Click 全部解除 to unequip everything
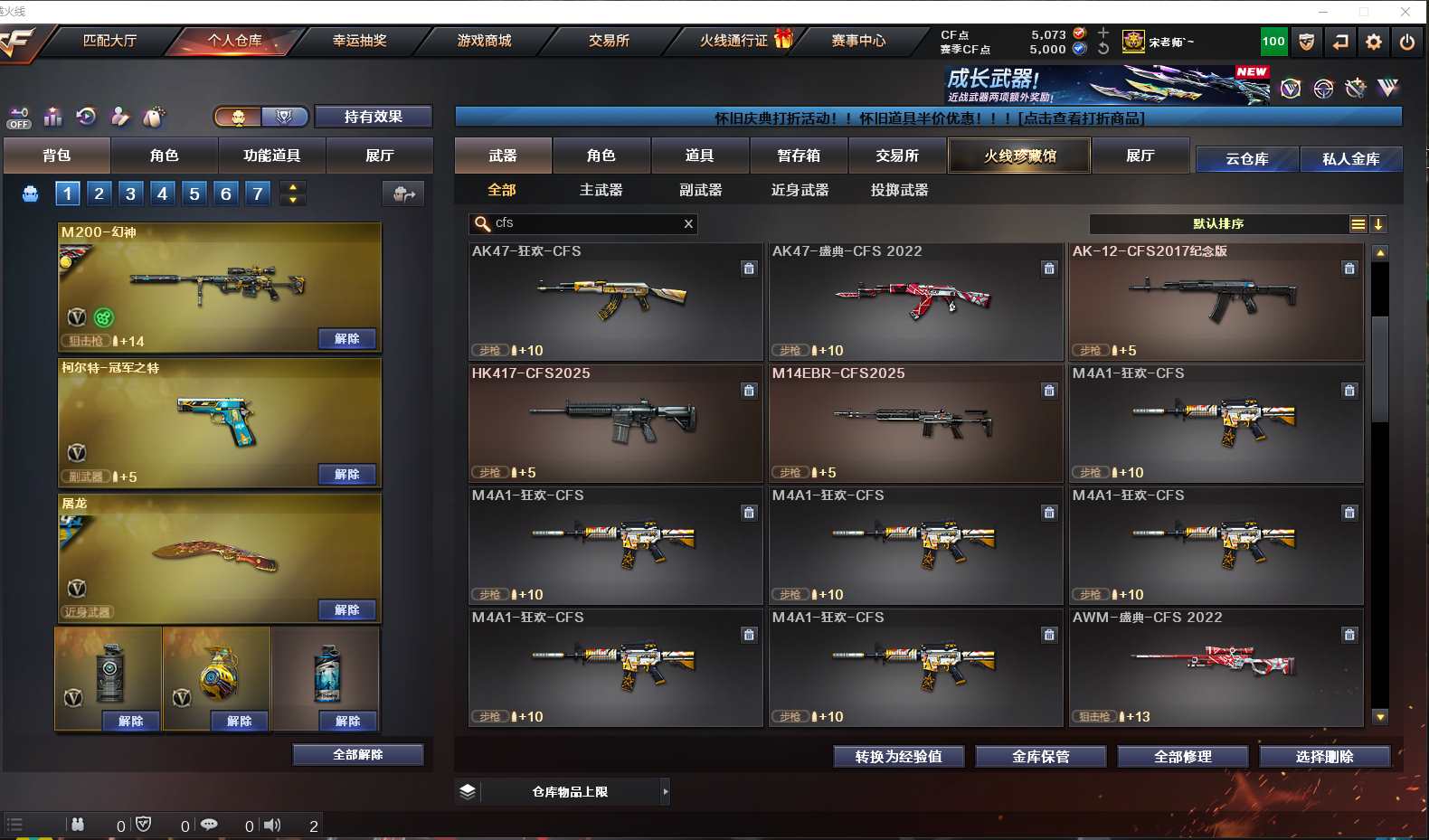Screen dimensions: 1429x840 (x=358, y=755)
